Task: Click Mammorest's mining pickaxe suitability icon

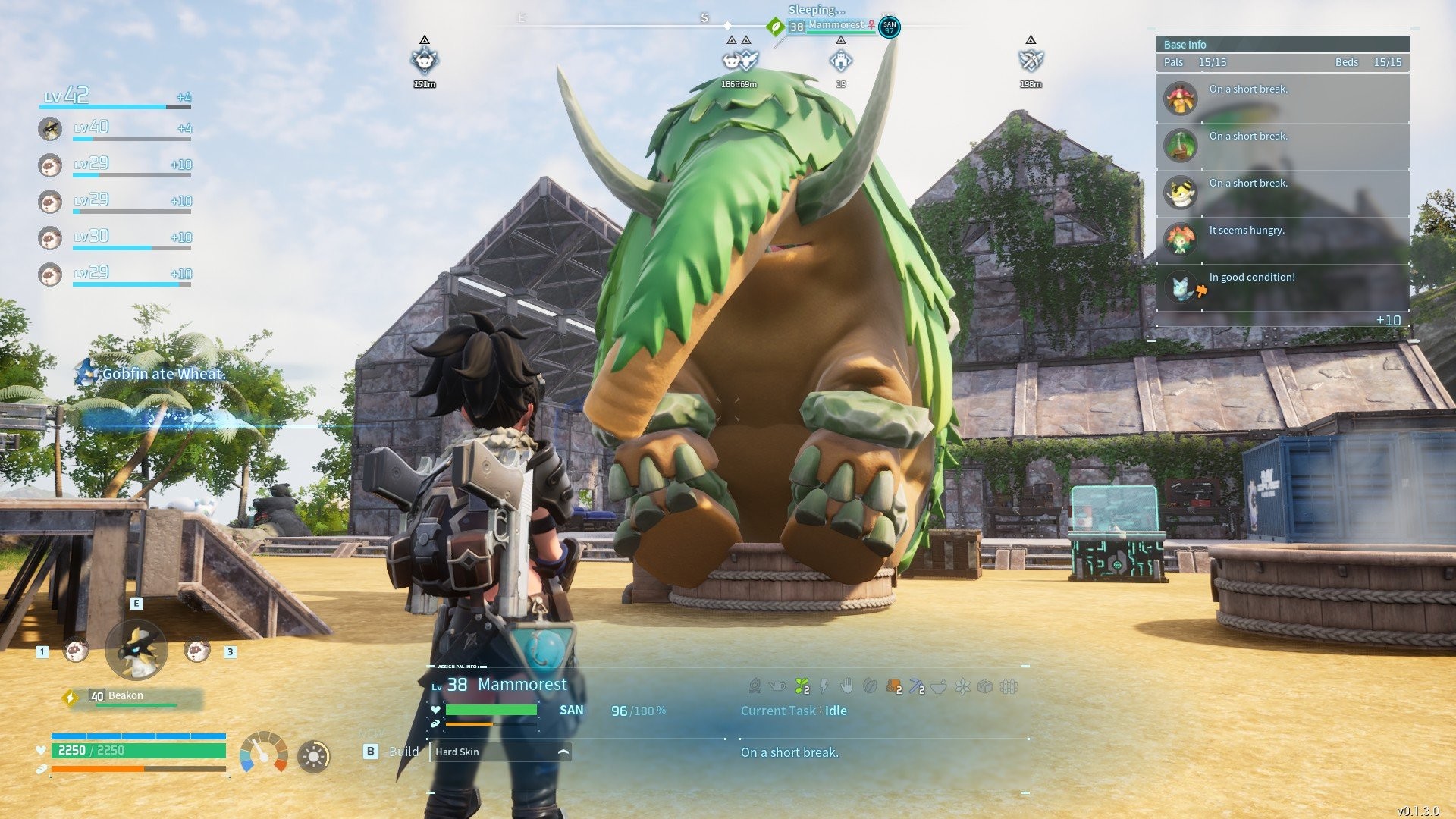Action: tap(917, 687)
